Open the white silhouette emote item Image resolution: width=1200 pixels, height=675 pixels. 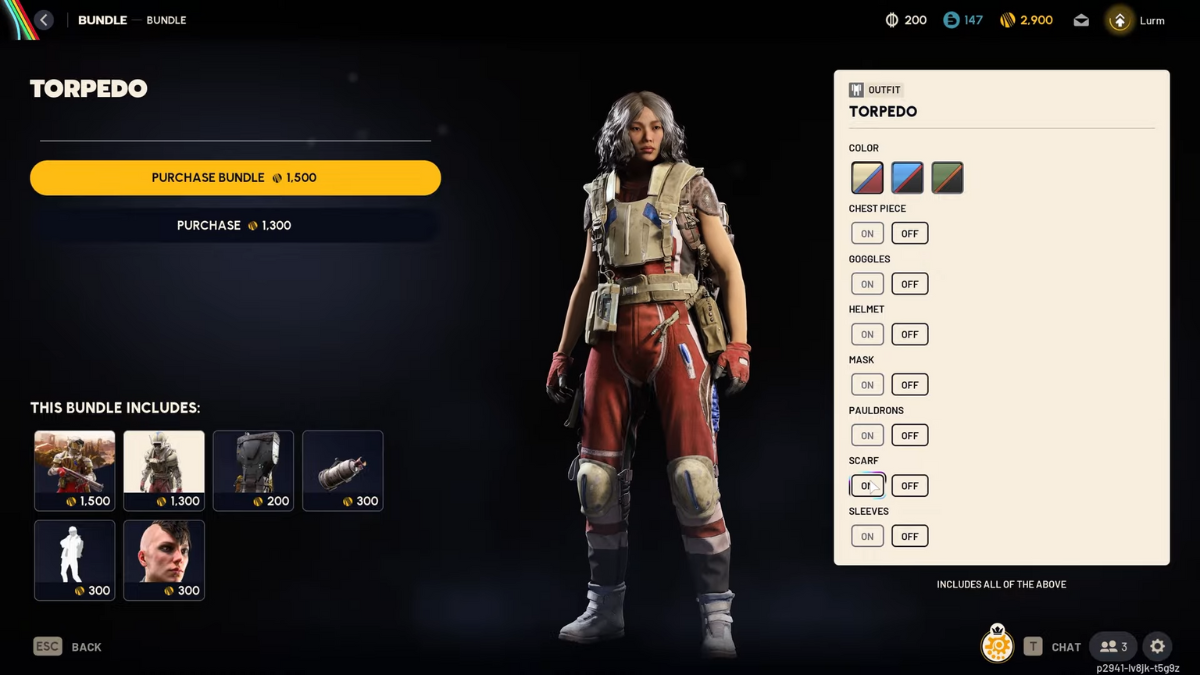75,560
